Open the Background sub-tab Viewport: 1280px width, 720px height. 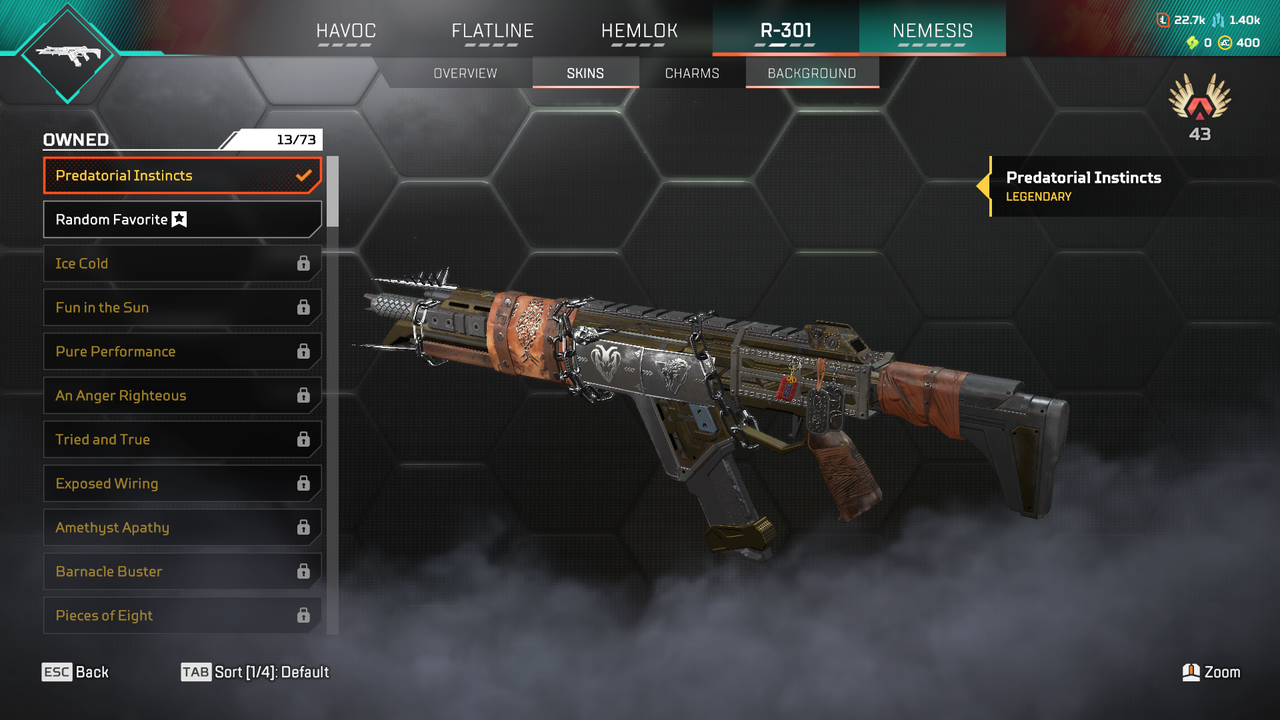pyautogui.click(x=812, y=73)
